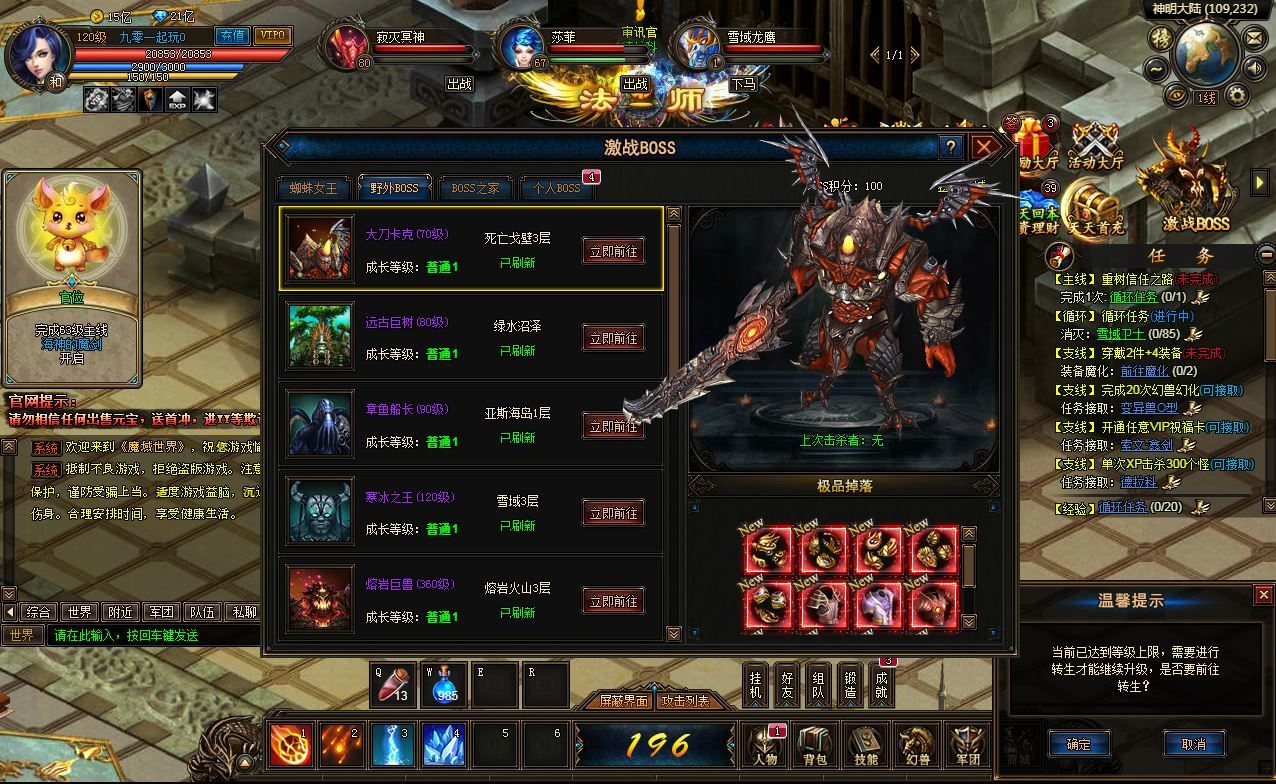Go to 大刀卡克 with 立即前往
1276x784 pixels.
(x=613, y=251)
